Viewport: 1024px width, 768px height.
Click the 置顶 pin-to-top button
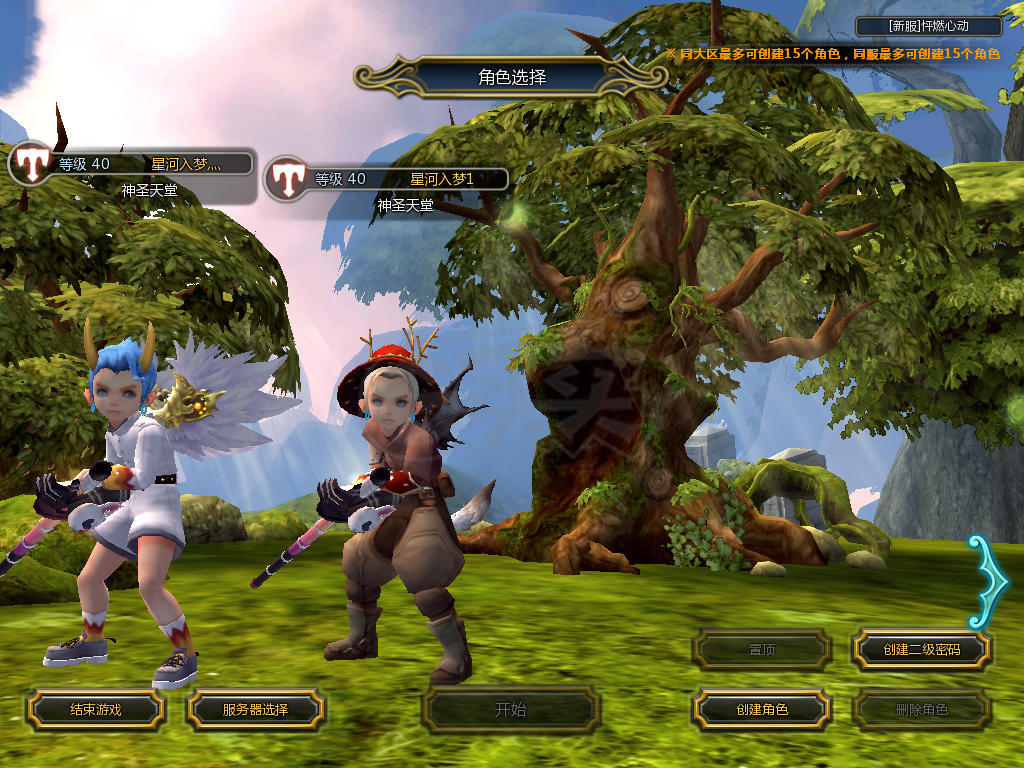tap(762, 650)
